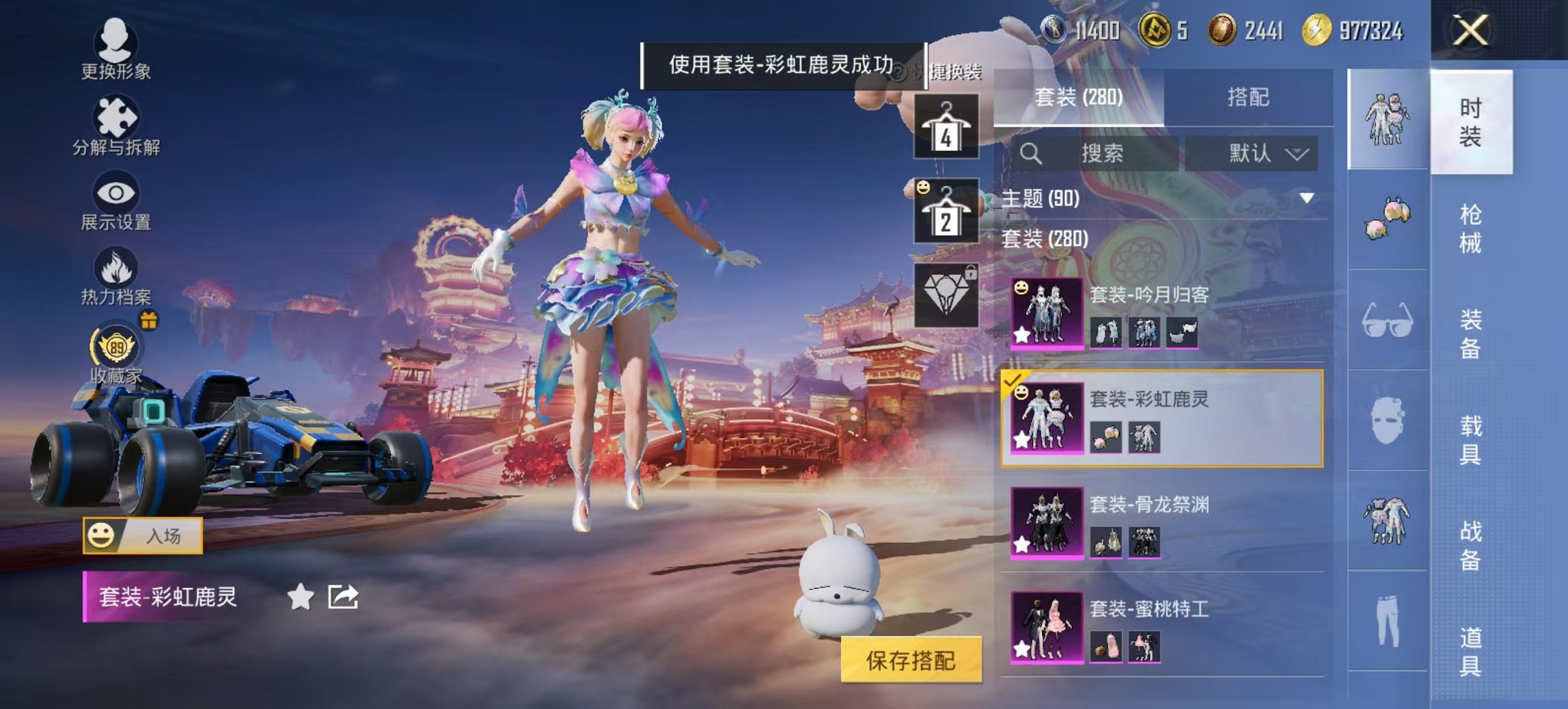Switch to the 搭配 tab

pos(1257,99)
